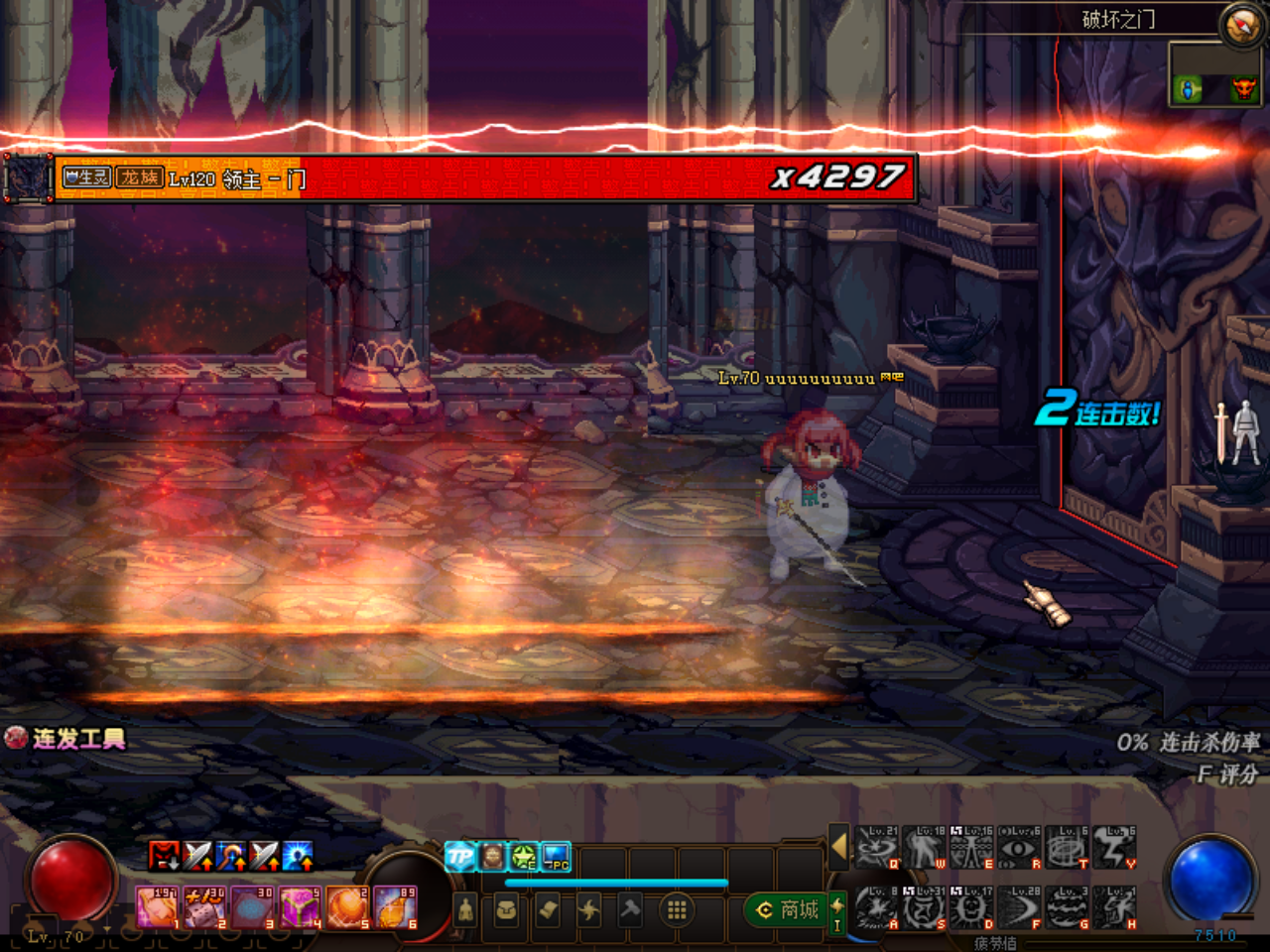Use the item with 89 count in slot 6
The image size is (1270, 952).
[395, 907]
